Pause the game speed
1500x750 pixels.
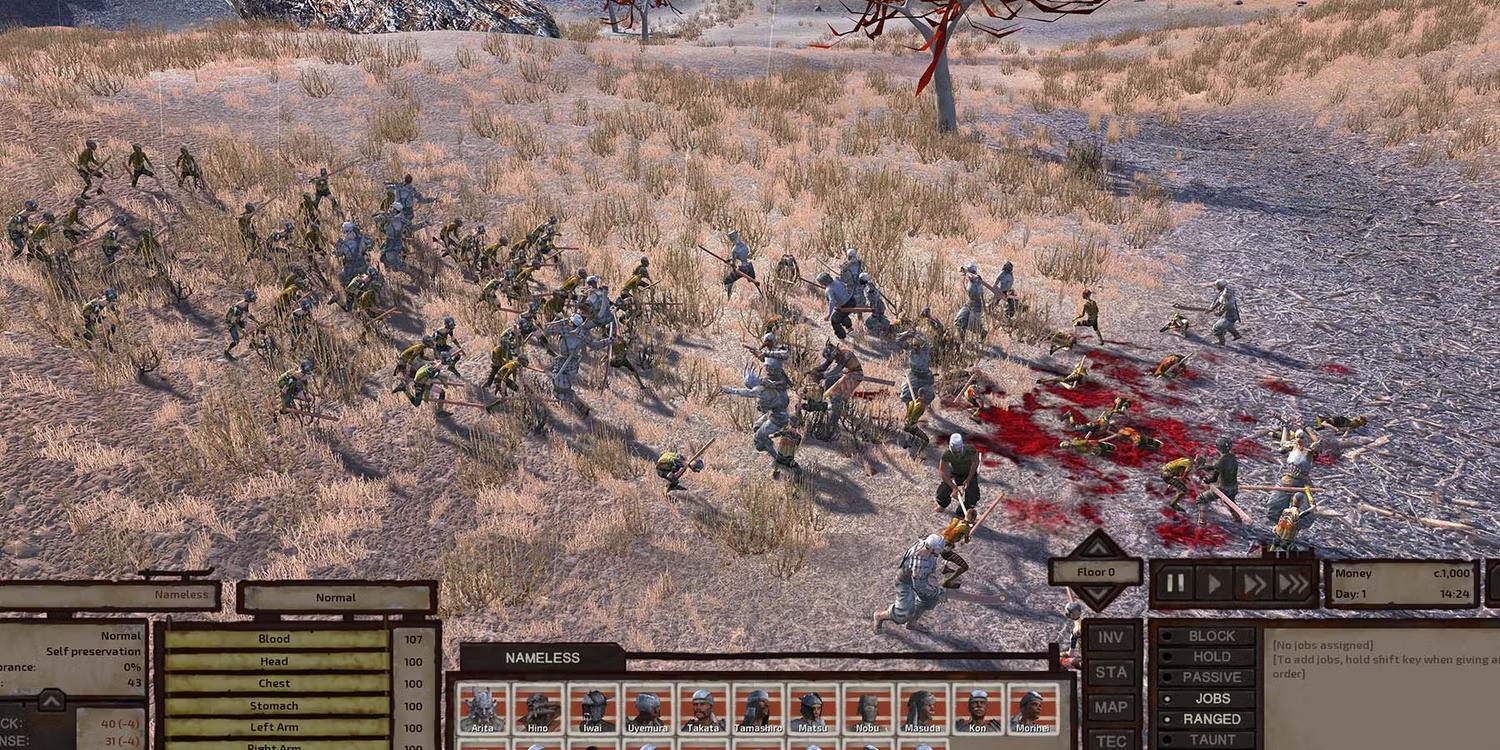pyautogui.click(x=1175, y=584)
